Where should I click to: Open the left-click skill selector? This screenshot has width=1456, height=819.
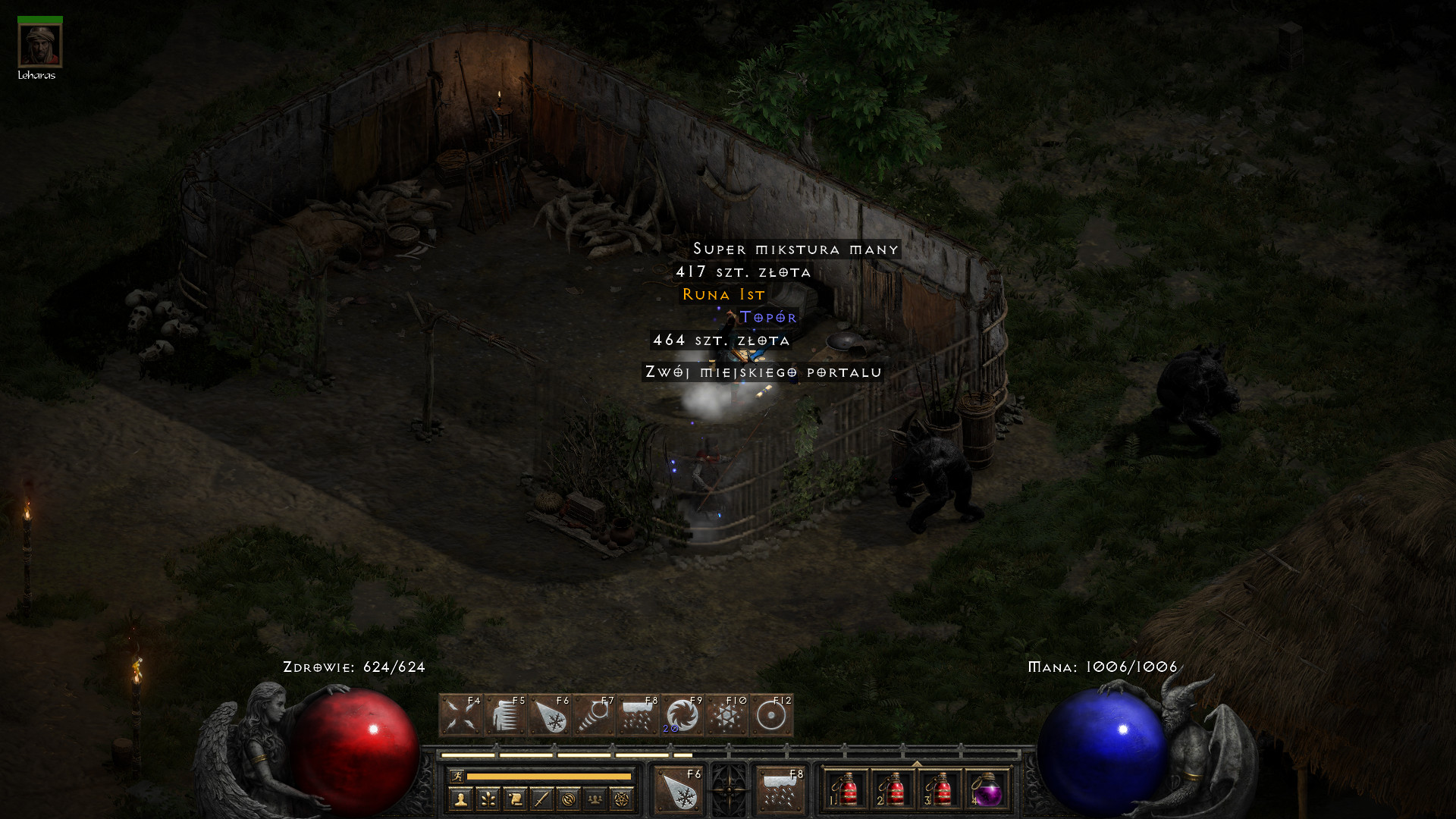[x=679, y=790]
